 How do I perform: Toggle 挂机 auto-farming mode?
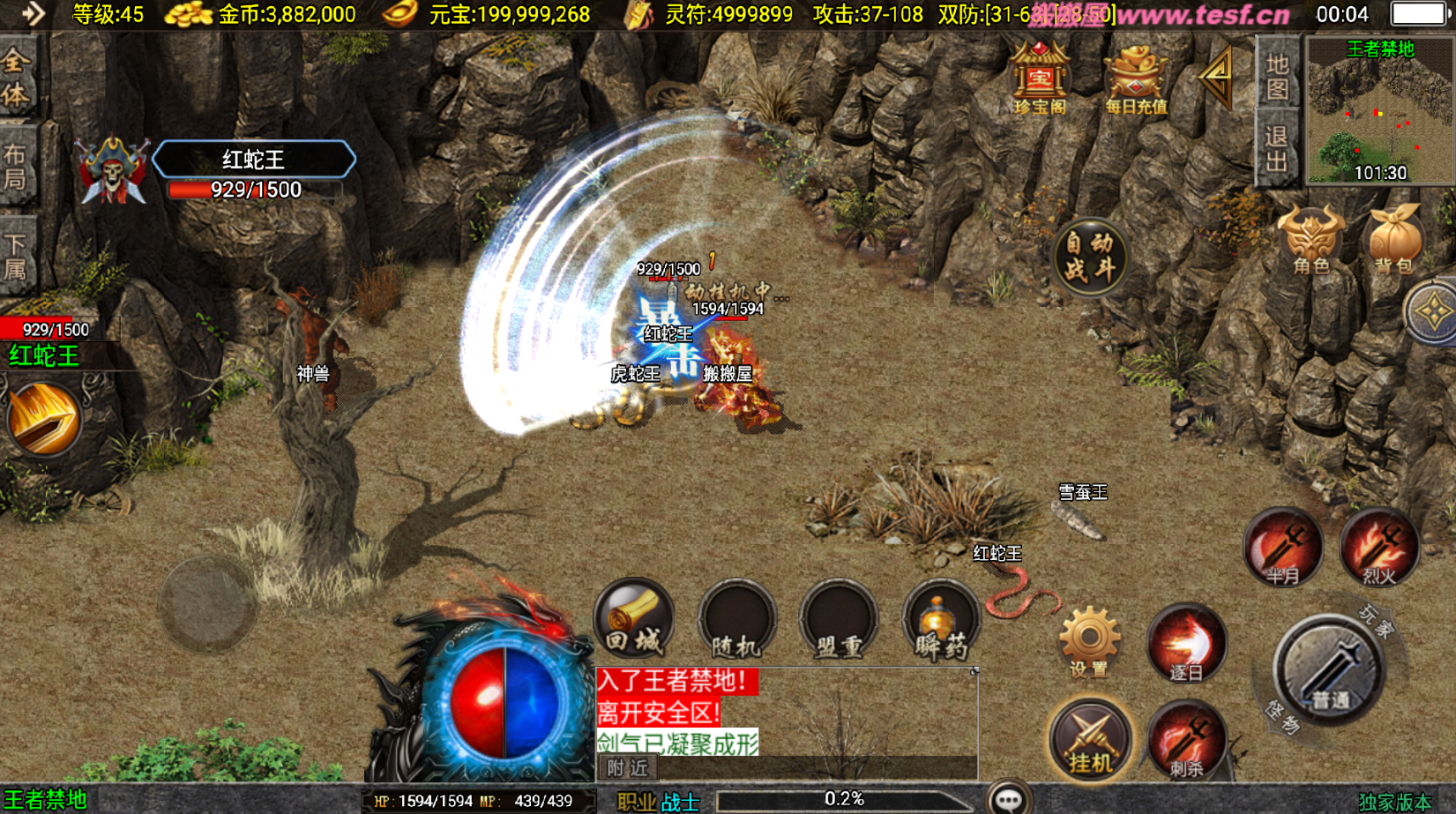click(1090, 739)
